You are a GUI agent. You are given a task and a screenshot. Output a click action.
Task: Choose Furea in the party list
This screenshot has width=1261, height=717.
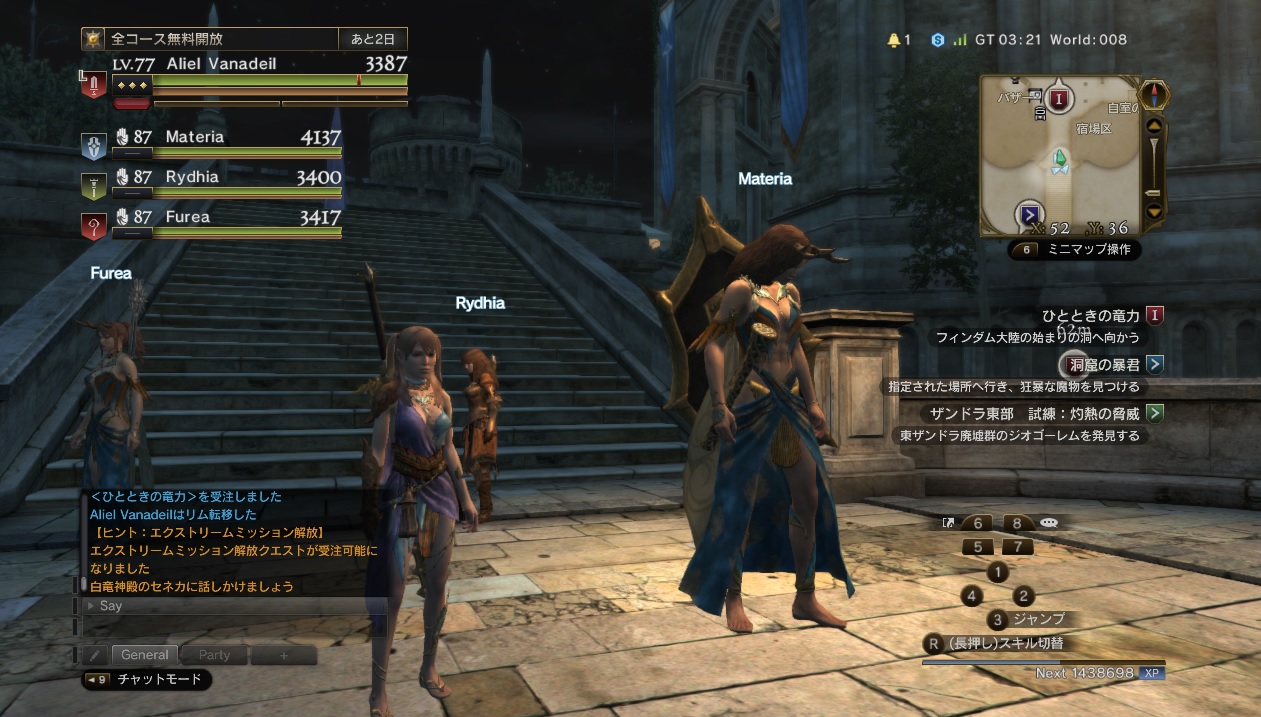(226, 222)
